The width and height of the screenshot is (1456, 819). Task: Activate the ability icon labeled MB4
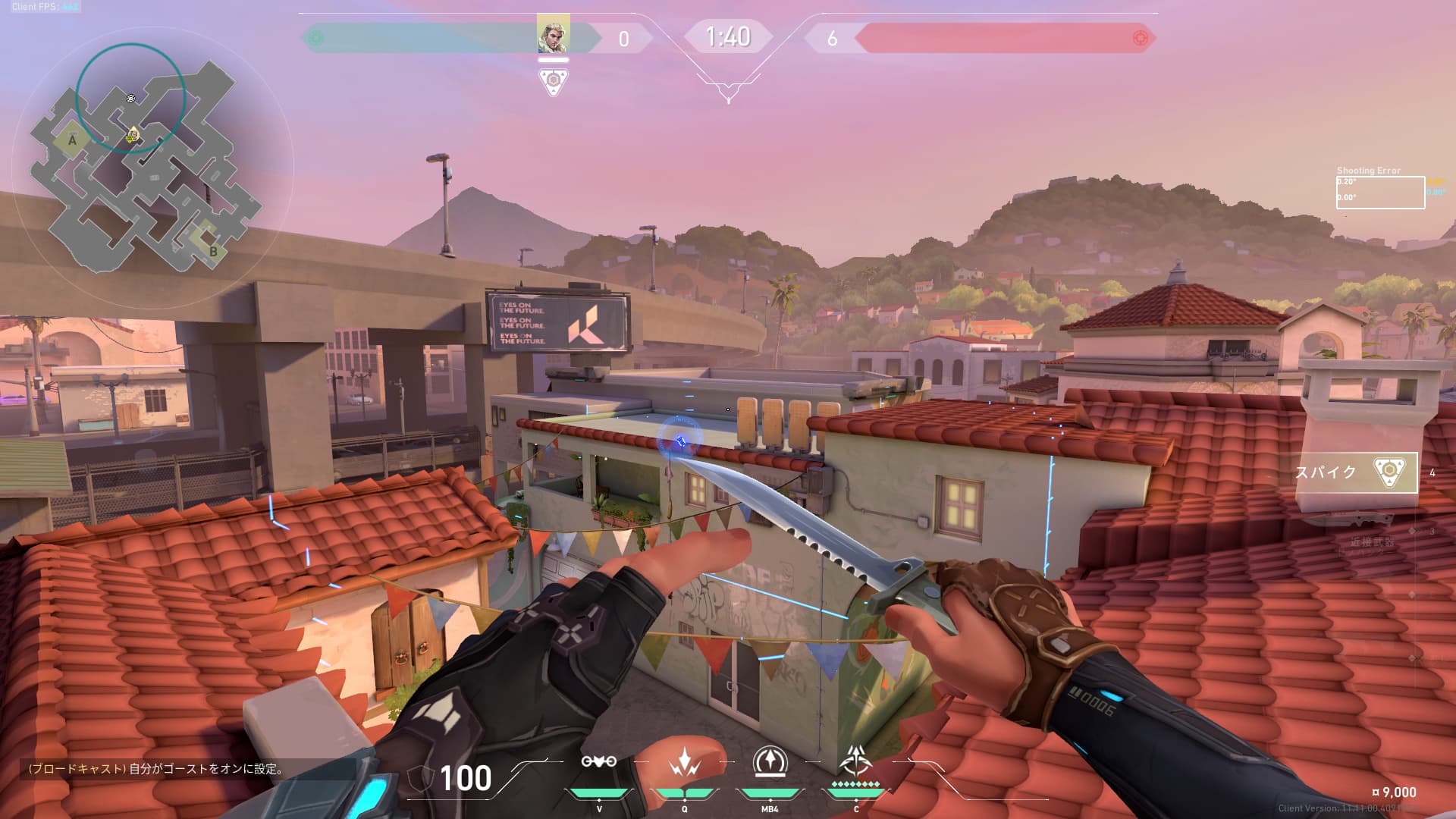point(770,761)
